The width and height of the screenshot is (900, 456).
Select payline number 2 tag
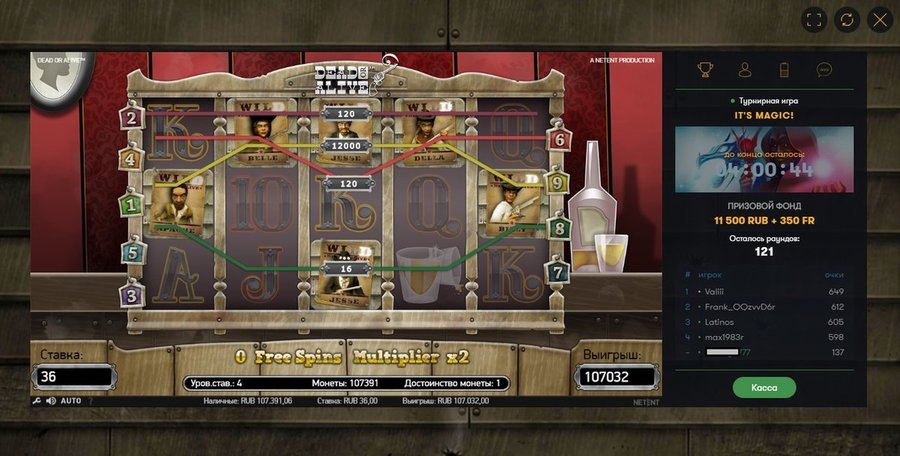(x=131, y=117)
